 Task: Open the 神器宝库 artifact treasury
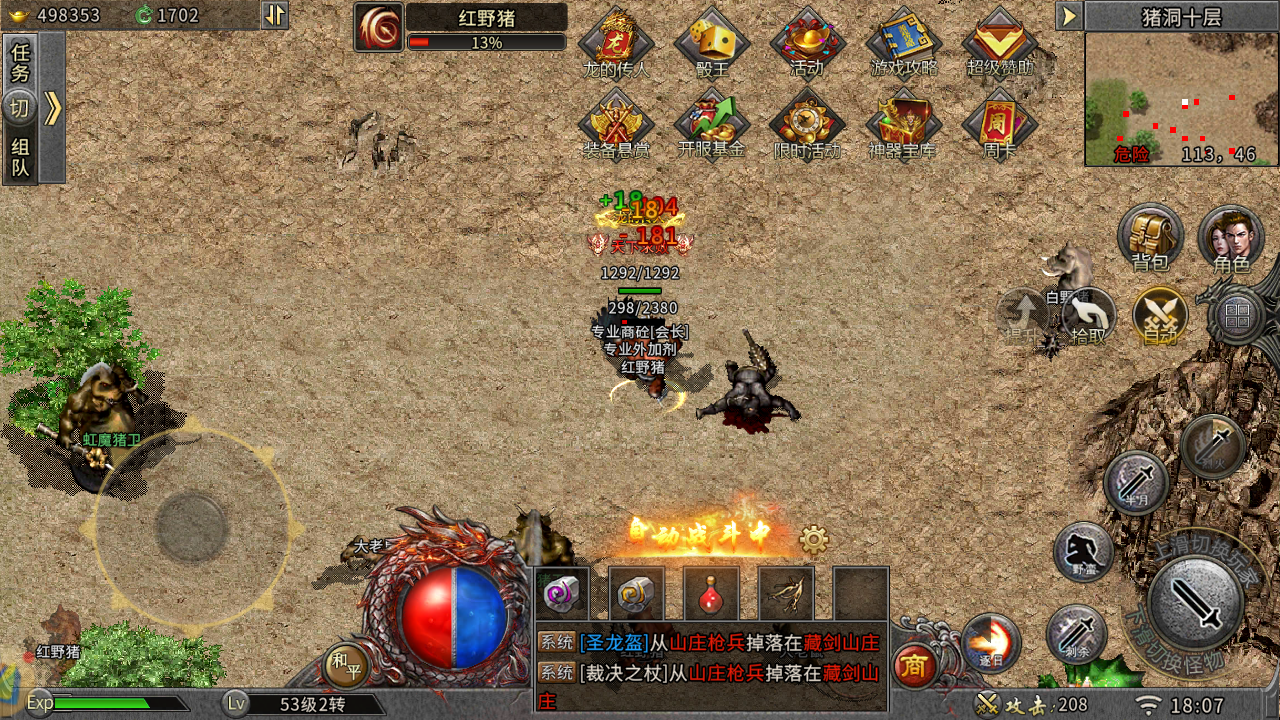[904, 125]
